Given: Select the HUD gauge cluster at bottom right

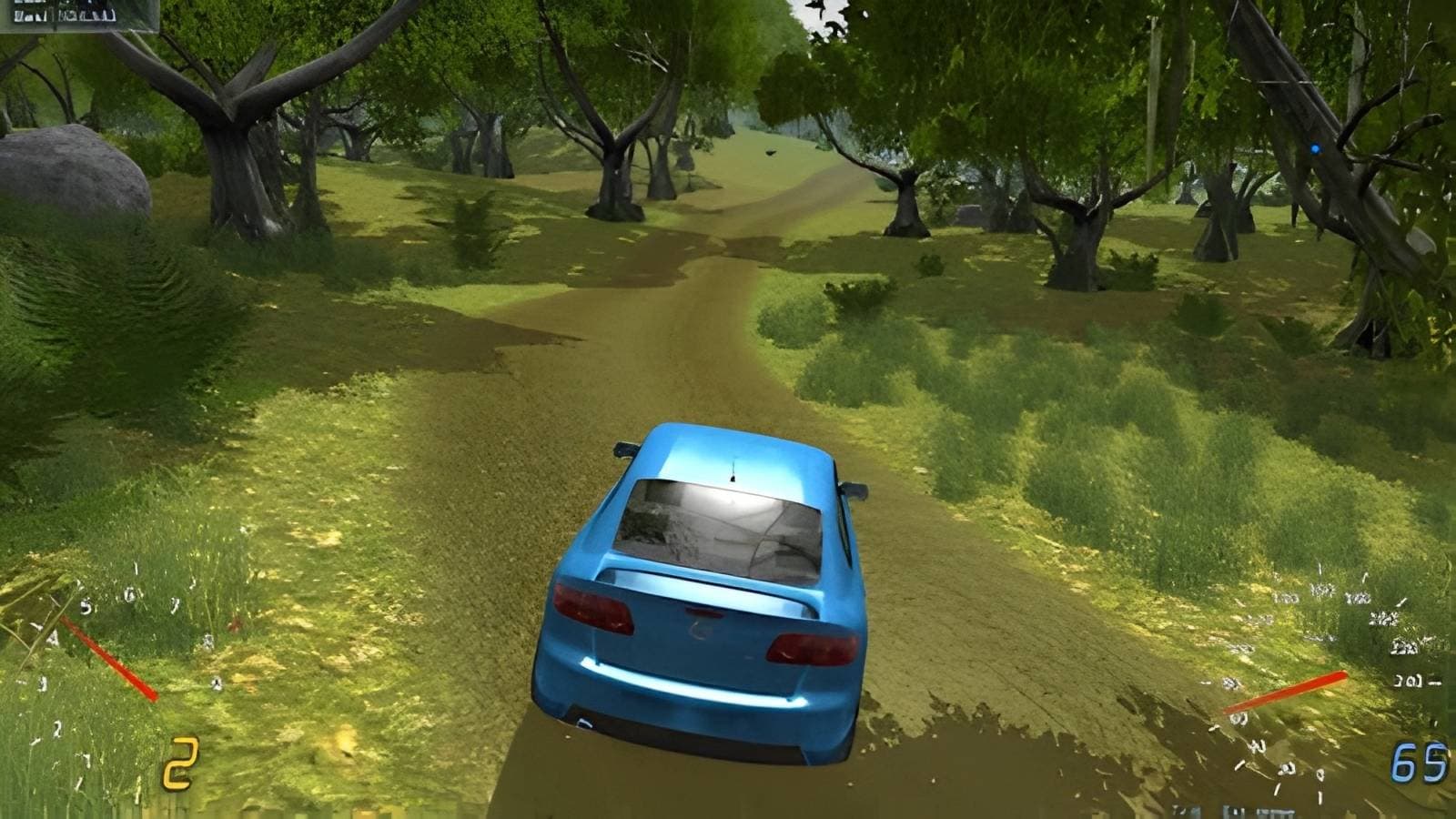Looking at the screenshot, I should point(1319,692).
